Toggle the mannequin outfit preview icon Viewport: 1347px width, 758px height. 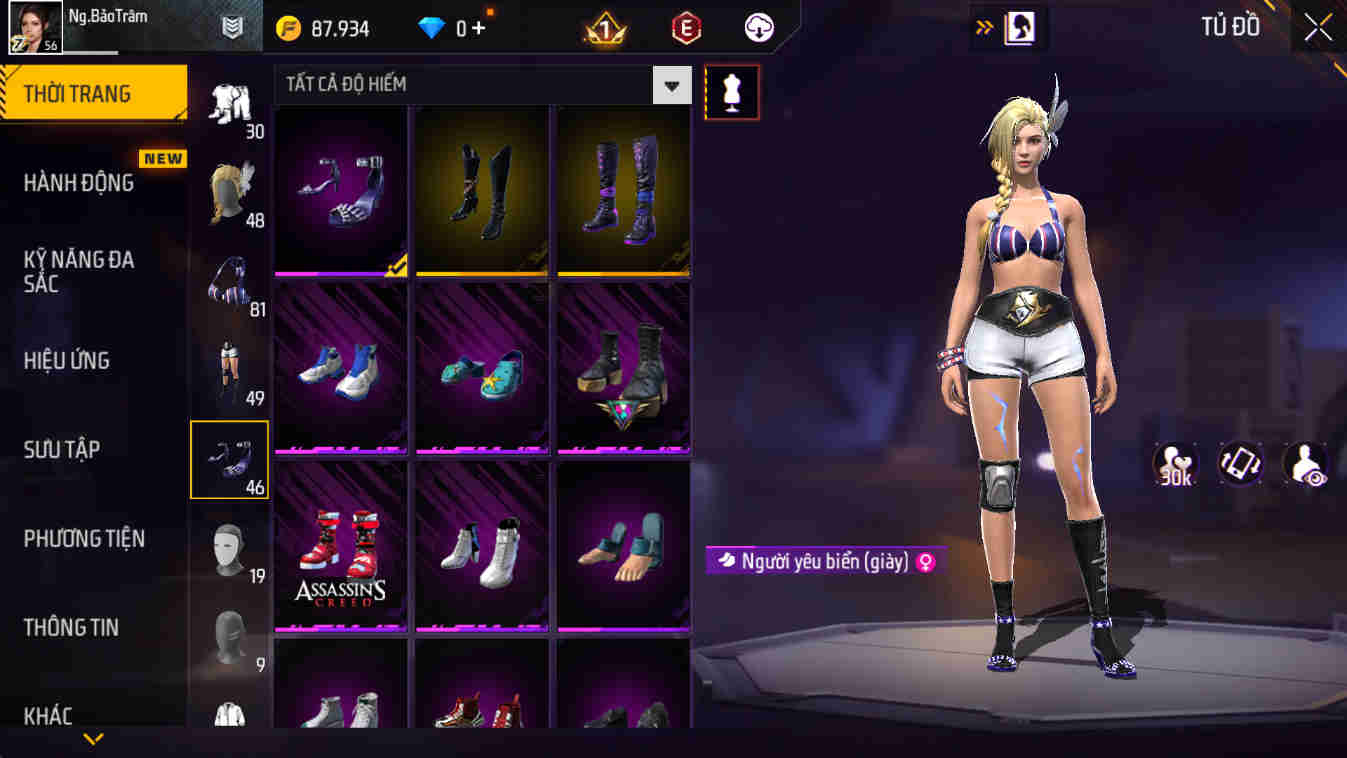[x=733, y=91]
